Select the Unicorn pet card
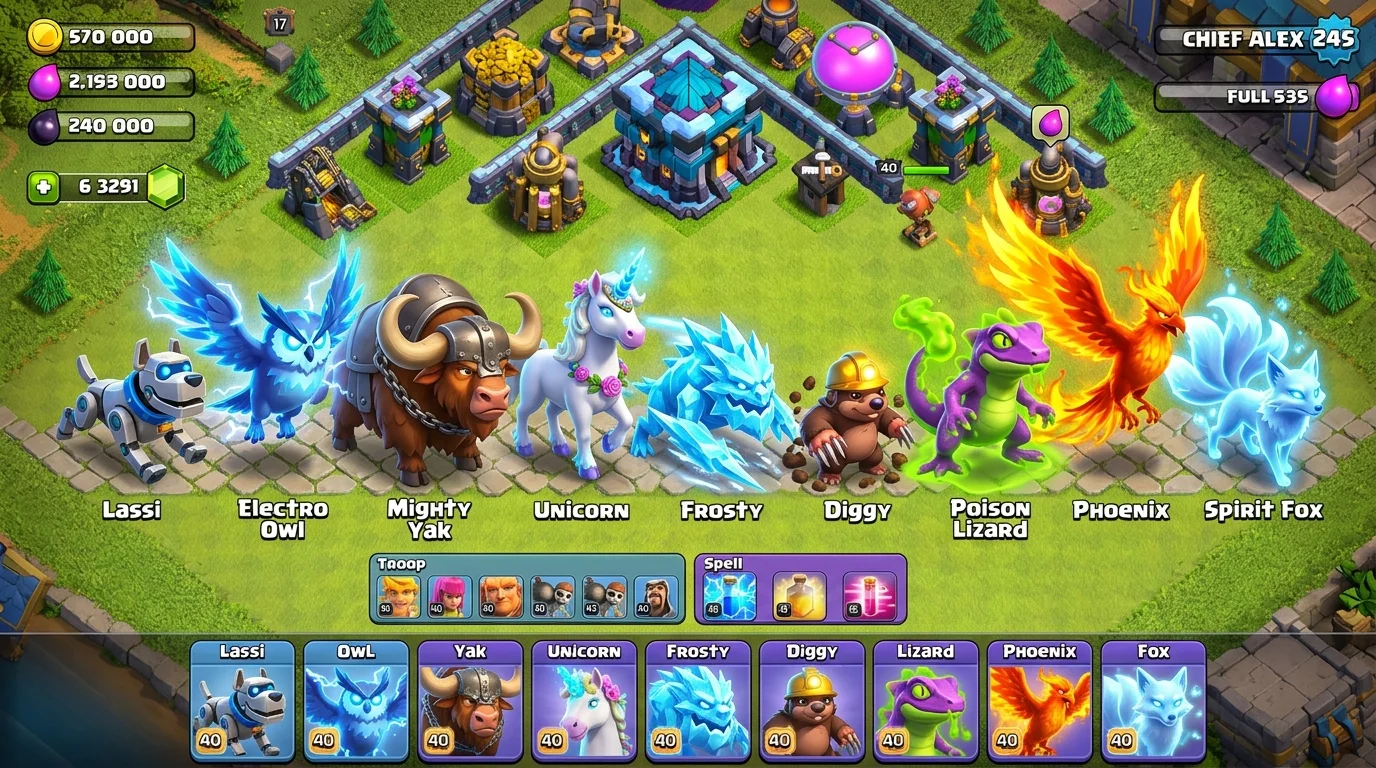This screenshot has height=768, width=1376. point(584,700)
